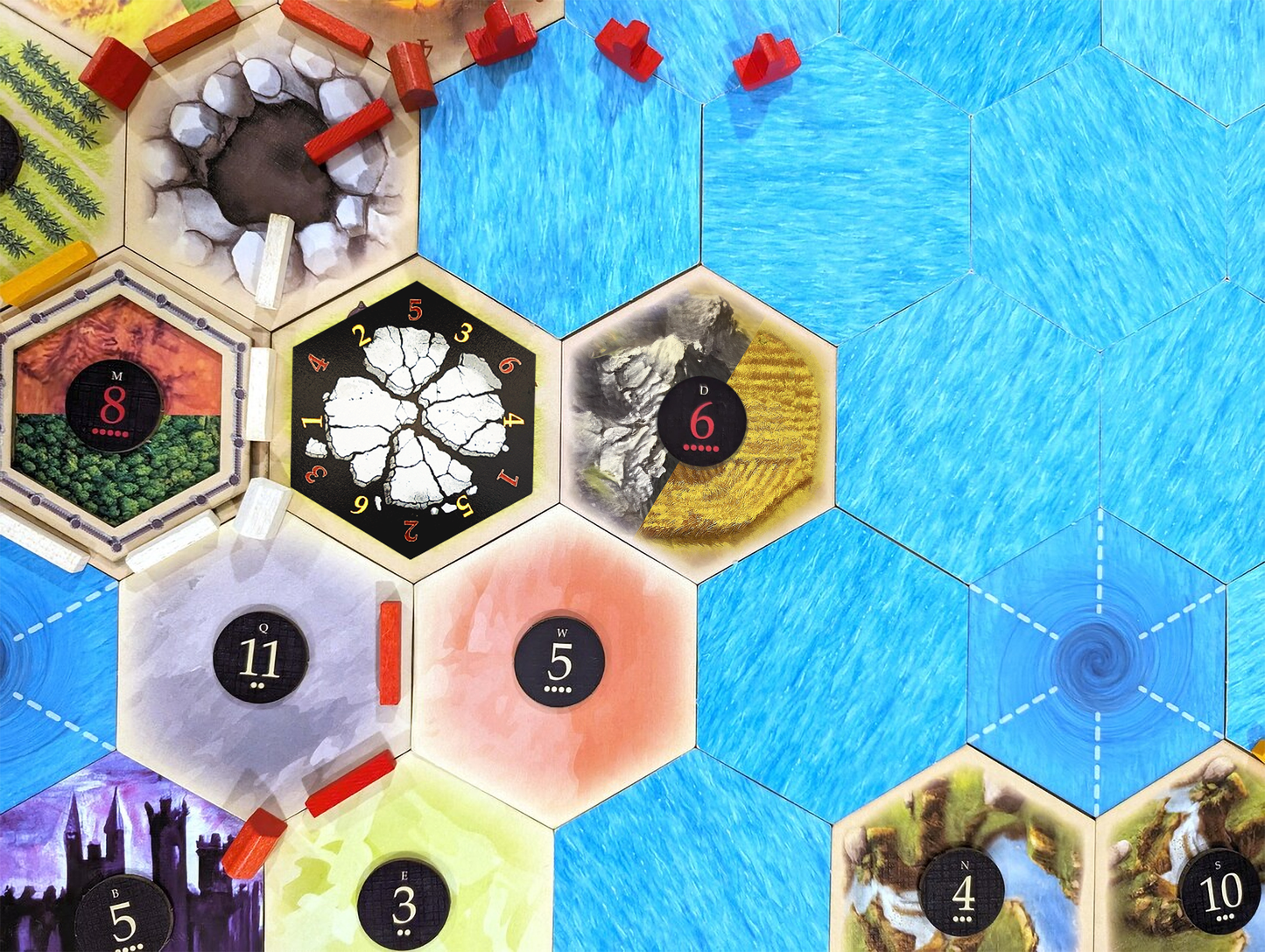Choose the 11 token on the grey hex
The height and width of the screenshot is (952, 1265).
pos(260,657)
